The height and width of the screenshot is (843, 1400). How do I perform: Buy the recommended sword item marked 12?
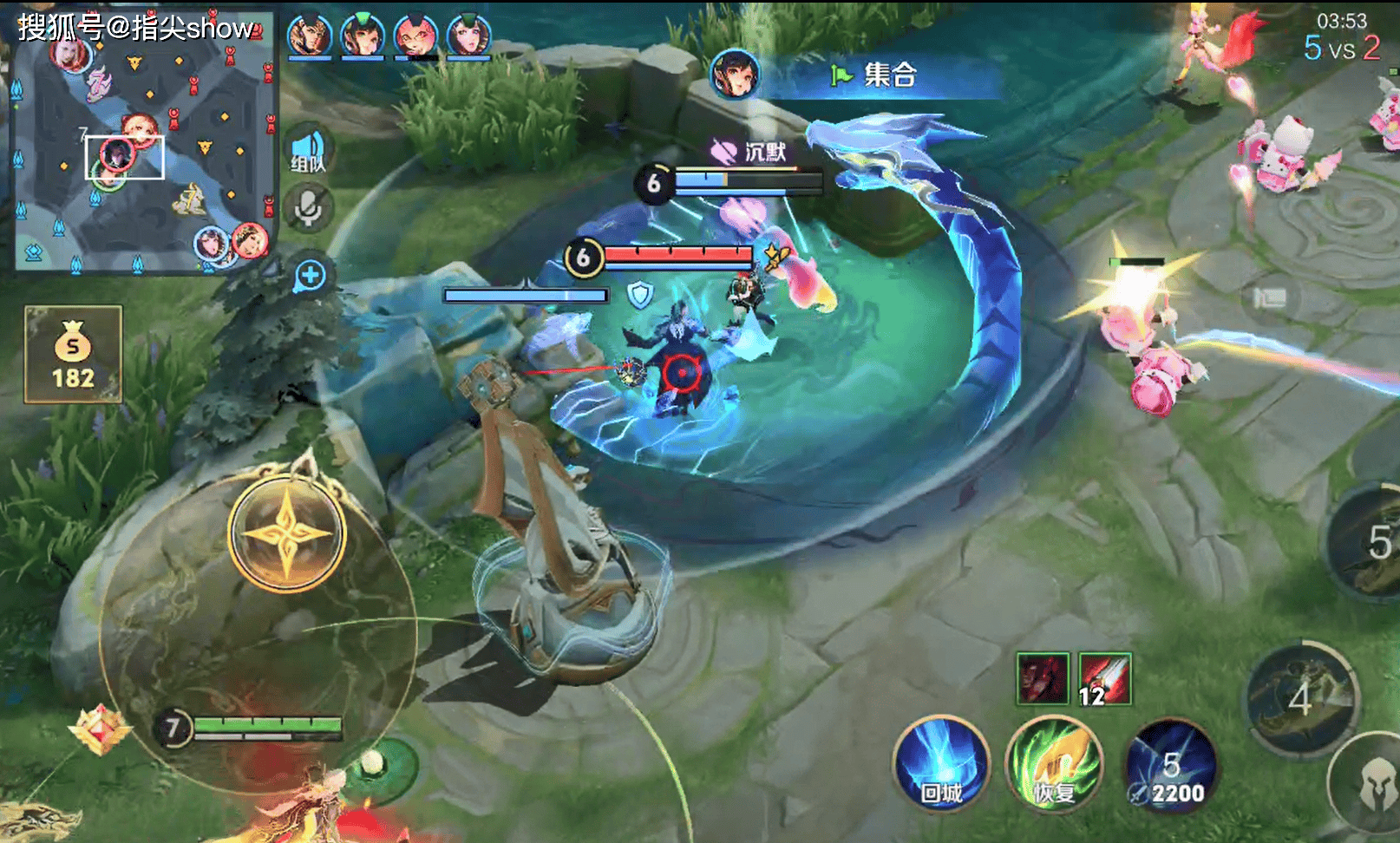1104,678
